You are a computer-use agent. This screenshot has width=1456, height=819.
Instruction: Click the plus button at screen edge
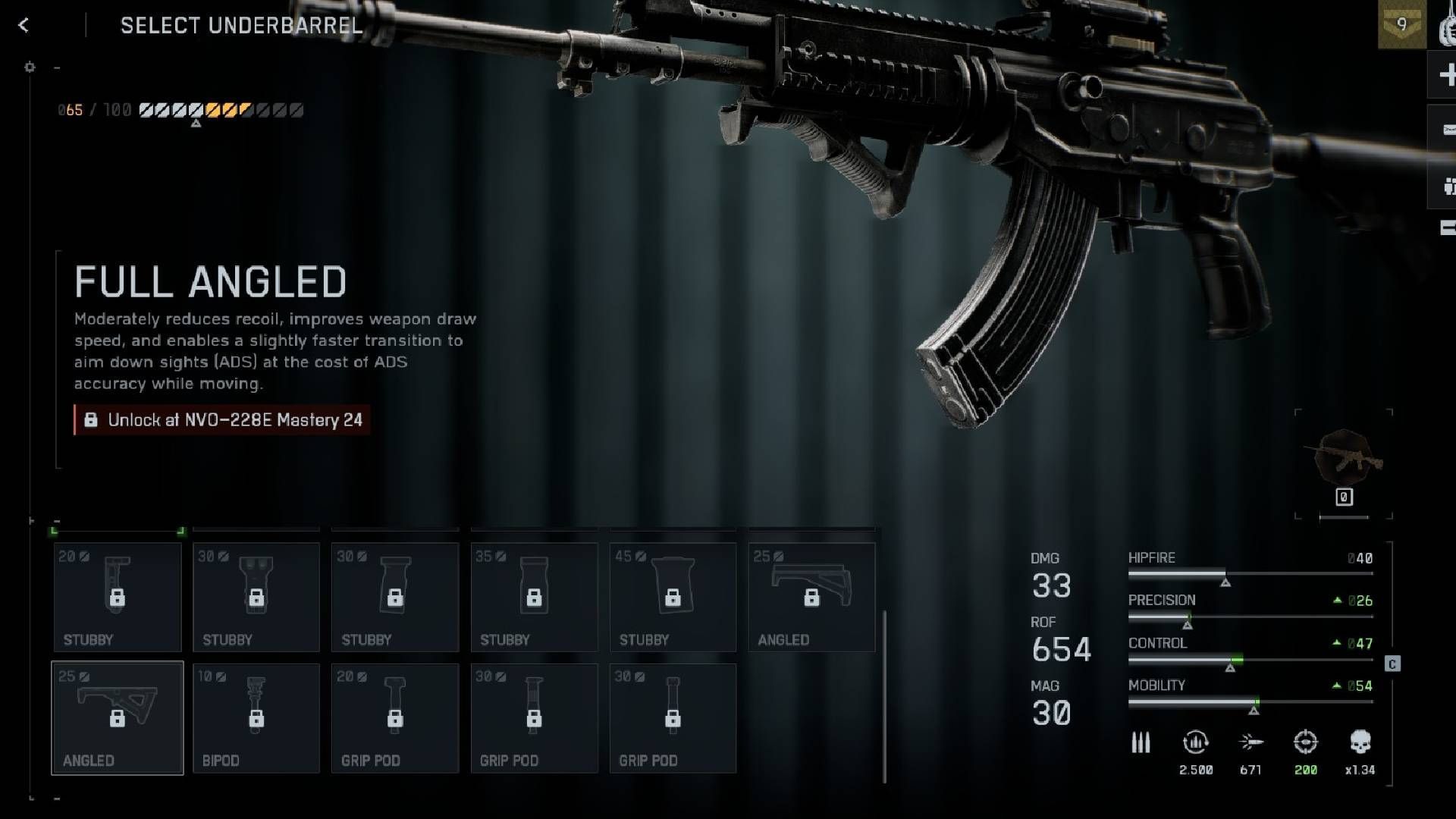click(x=1445, y=74)
